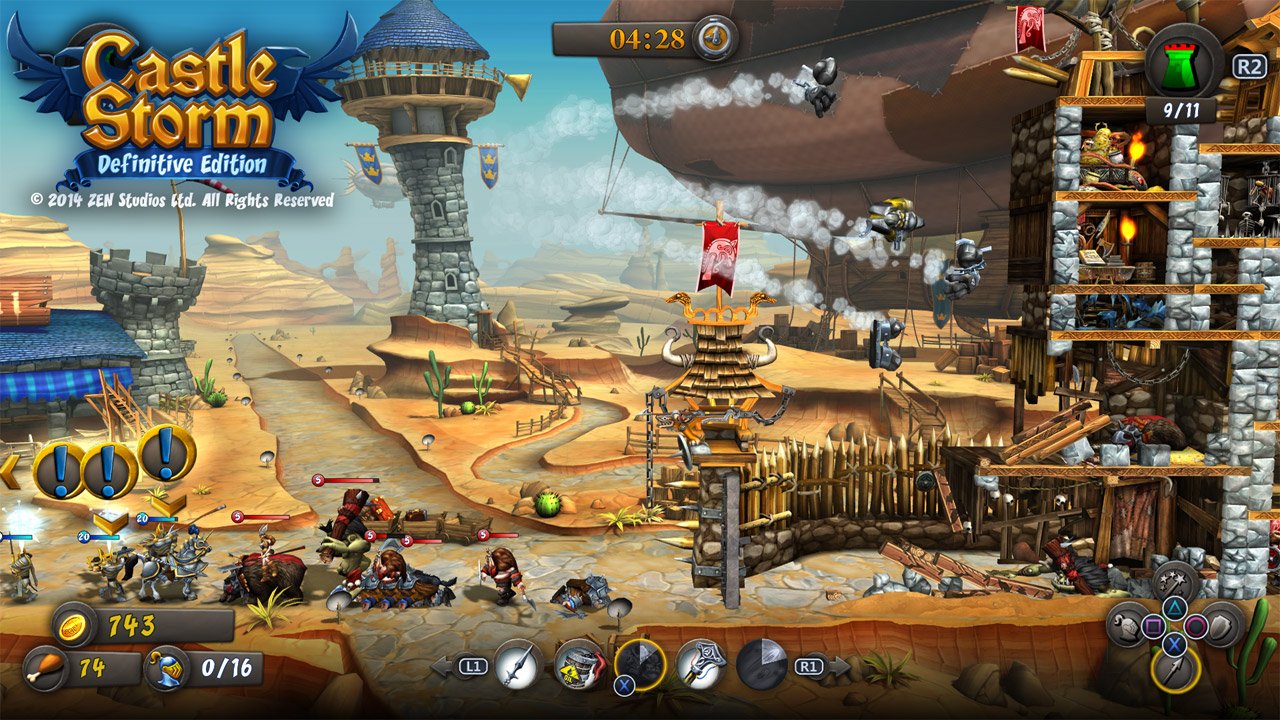Click an exclamation alert marker on the left

(x=60, y=468)
